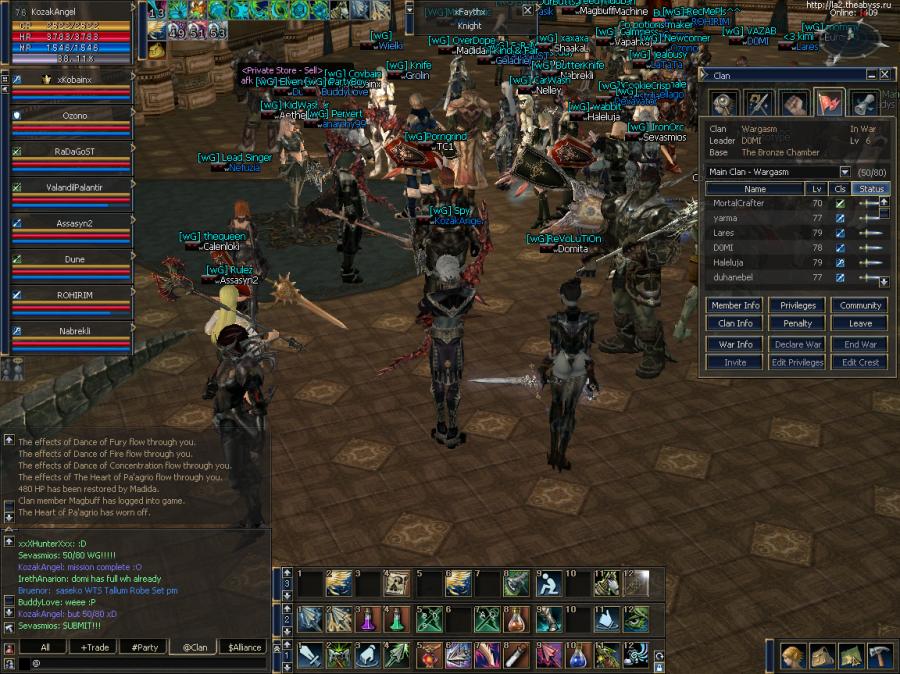900x674 pixels.
Task: Sort clan members by Status column
Action: point(871,188)
